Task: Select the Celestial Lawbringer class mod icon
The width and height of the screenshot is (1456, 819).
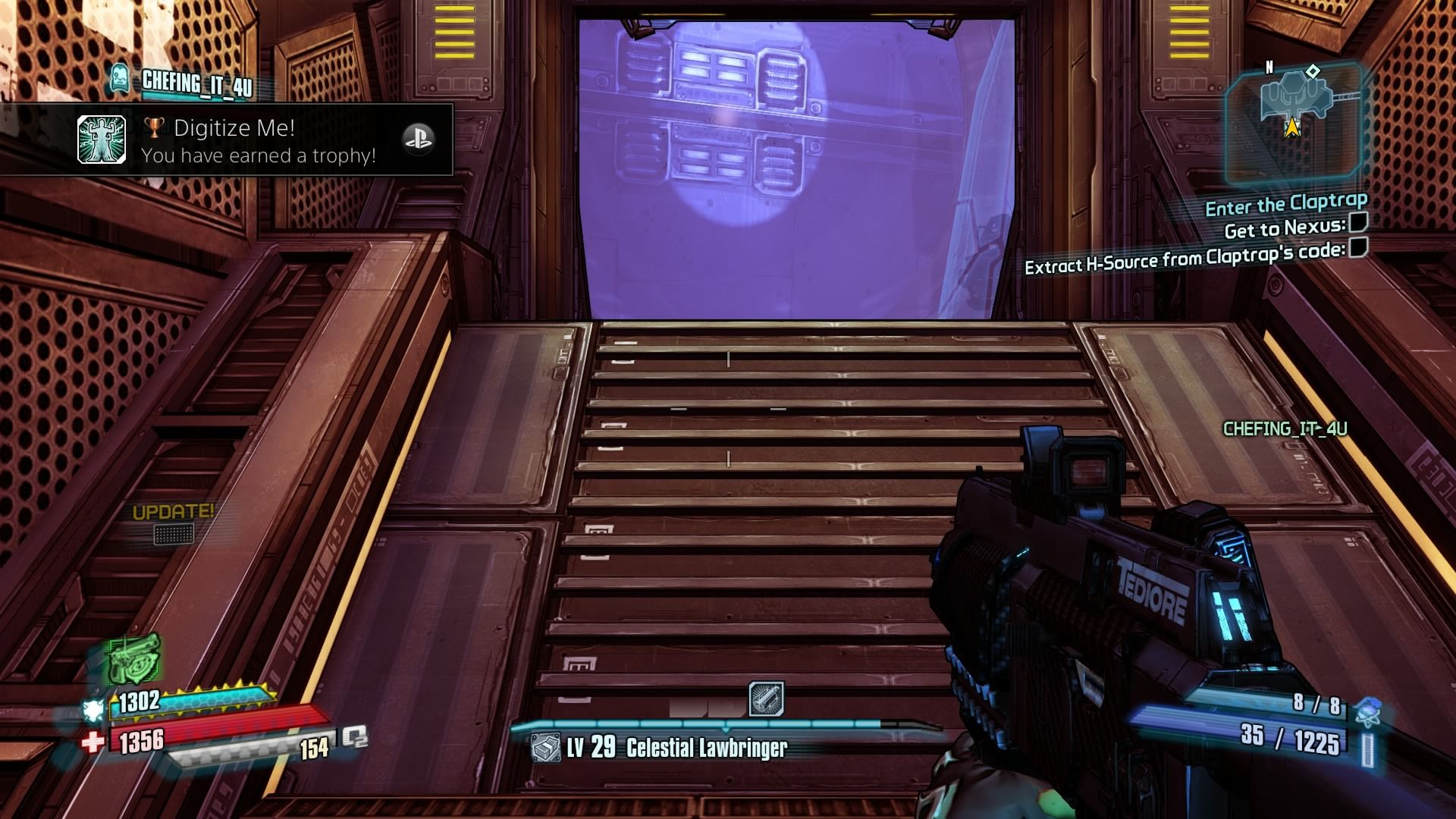Action: pos(545,748)
